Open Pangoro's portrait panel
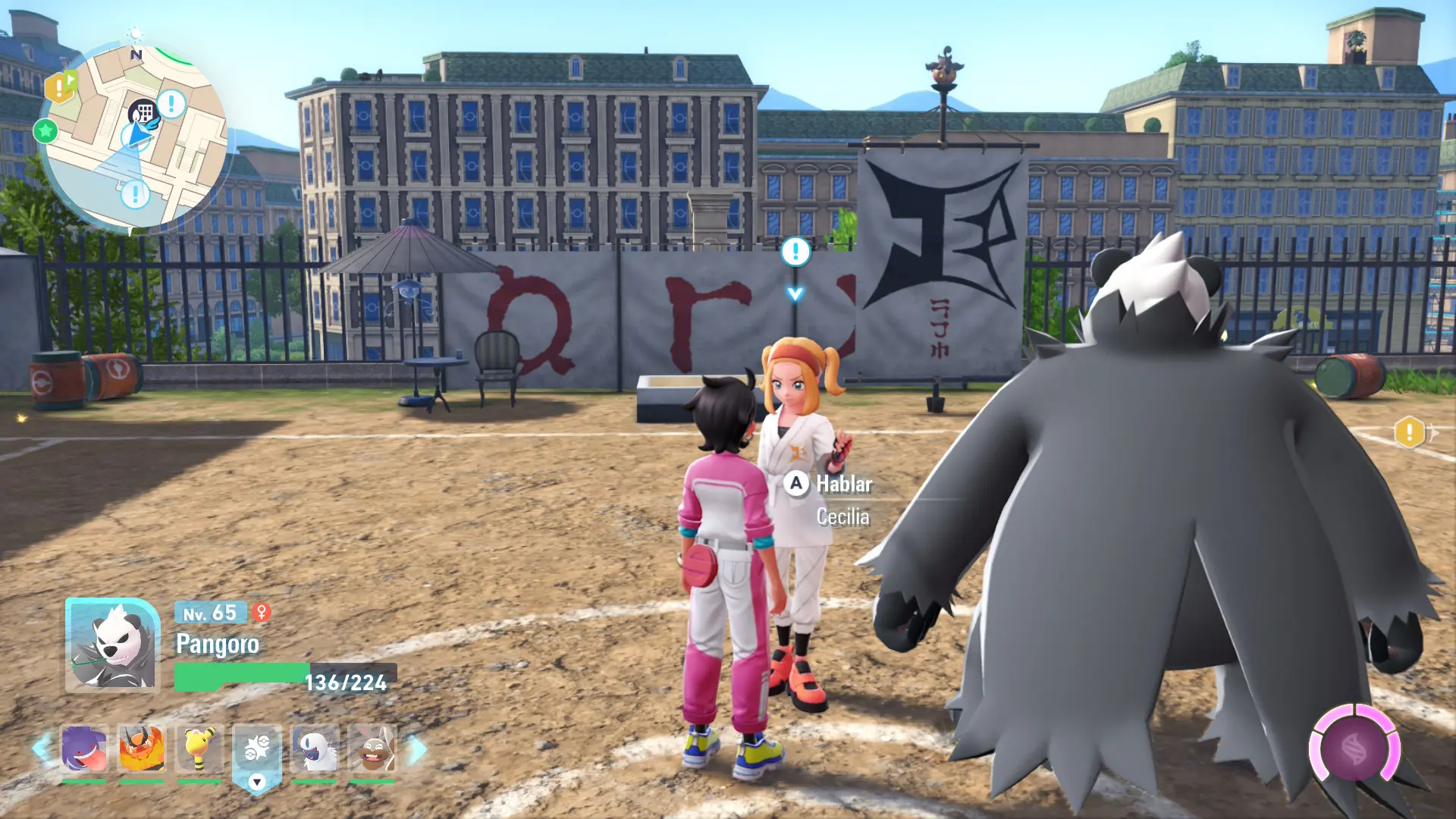This screenshot has height=819, width=1456. (112, 645)
